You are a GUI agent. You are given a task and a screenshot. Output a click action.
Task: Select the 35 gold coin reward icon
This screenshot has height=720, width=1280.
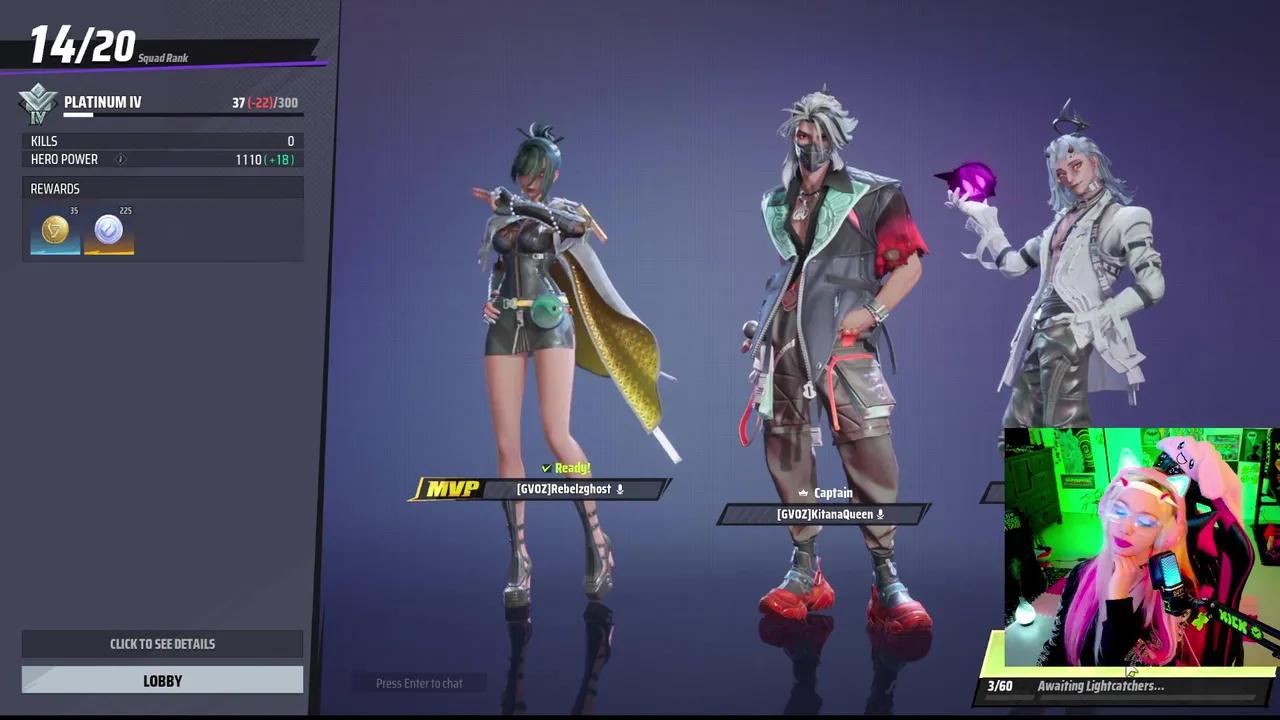55,230
